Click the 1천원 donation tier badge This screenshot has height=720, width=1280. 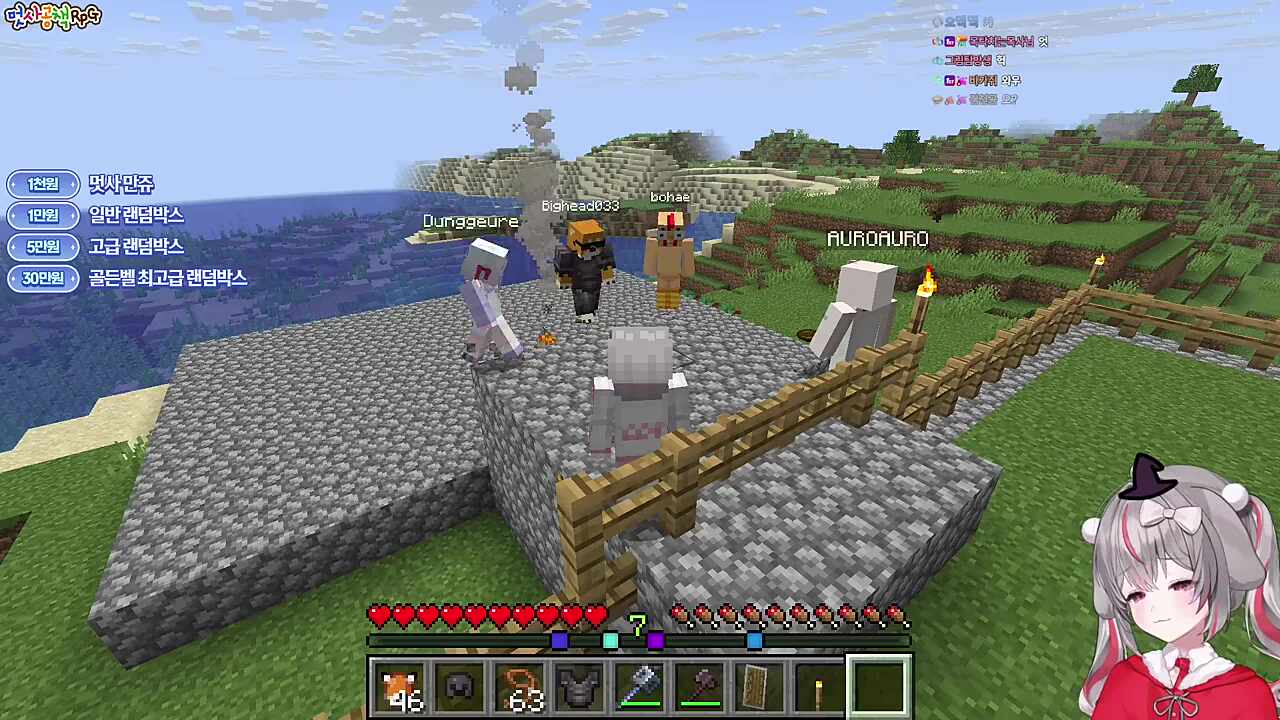43,184
